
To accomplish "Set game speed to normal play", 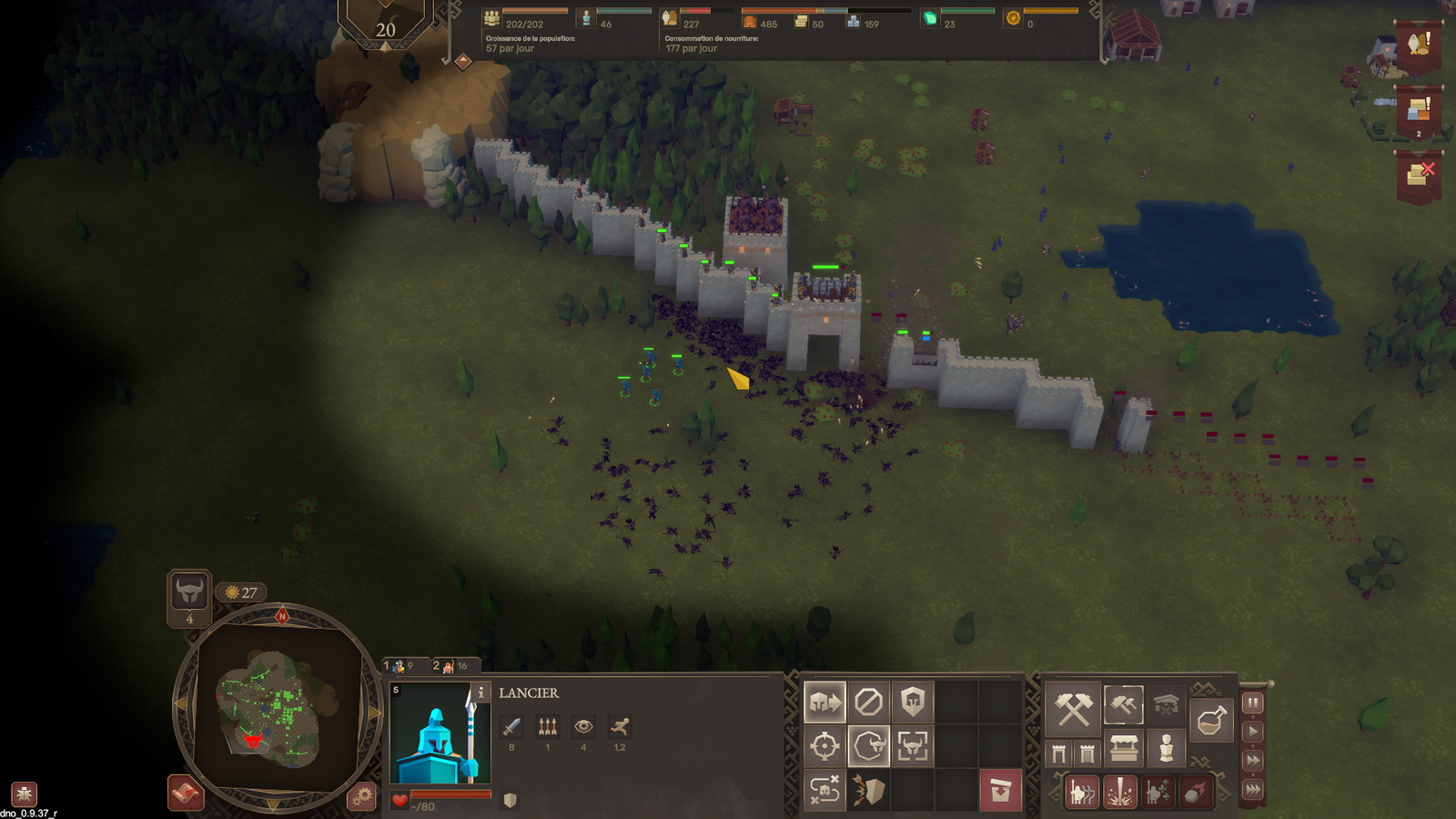I will click(x=1253, y=731).
